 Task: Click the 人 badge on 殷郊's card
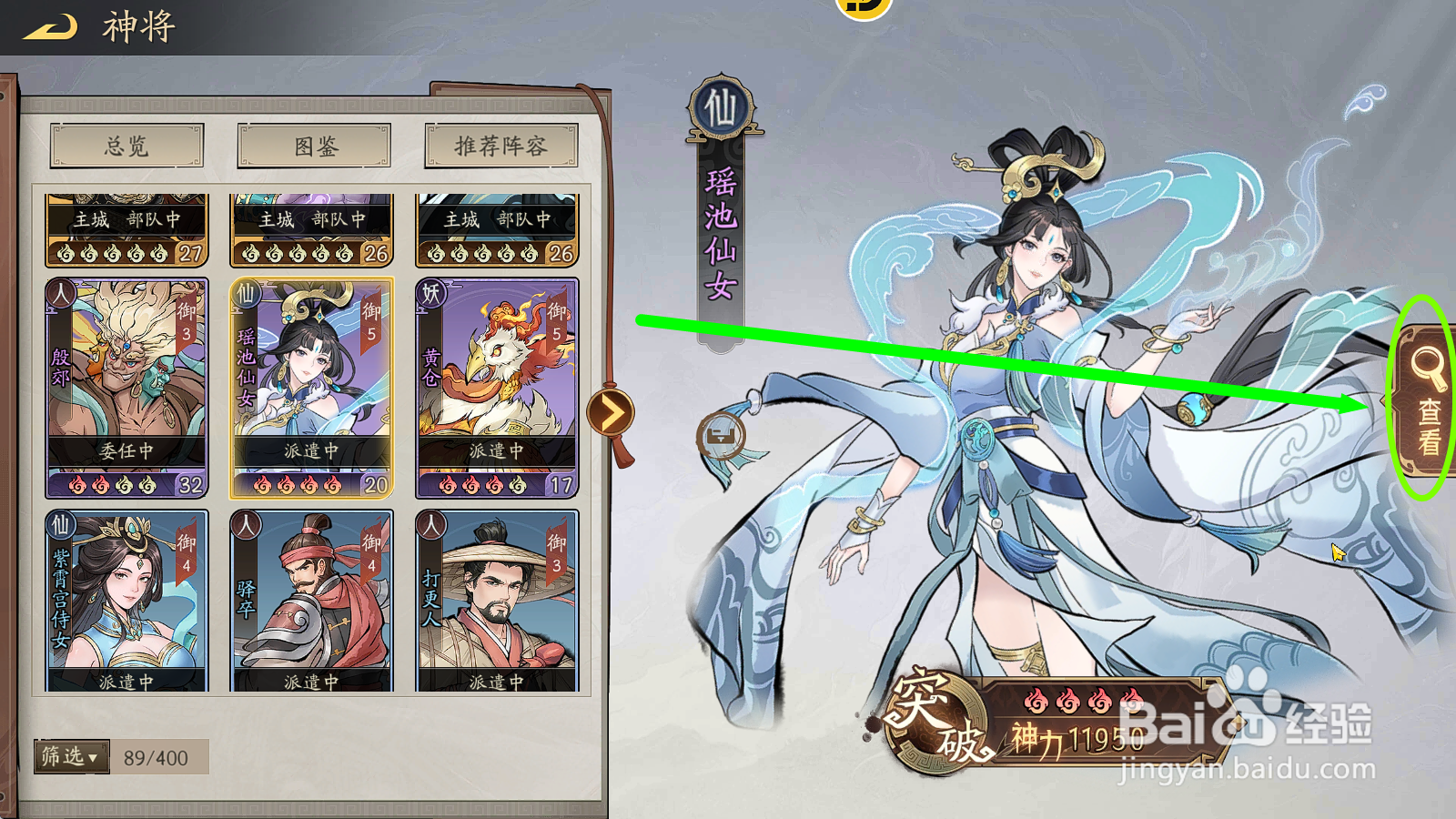point(63,295)
